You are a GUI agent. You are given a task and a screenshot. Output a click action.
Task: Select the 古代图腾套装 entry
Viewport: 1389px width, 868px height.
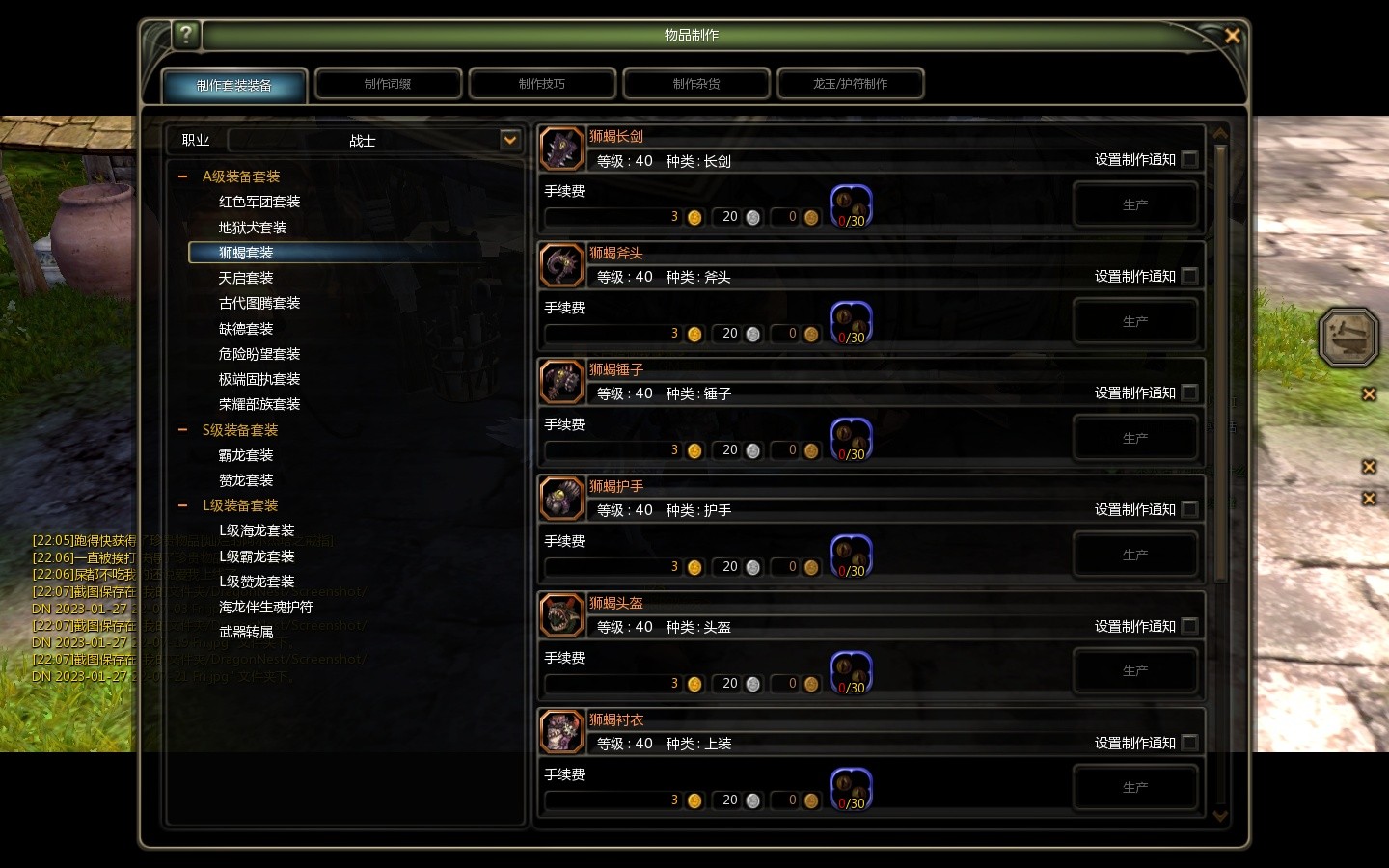(259, 303)
